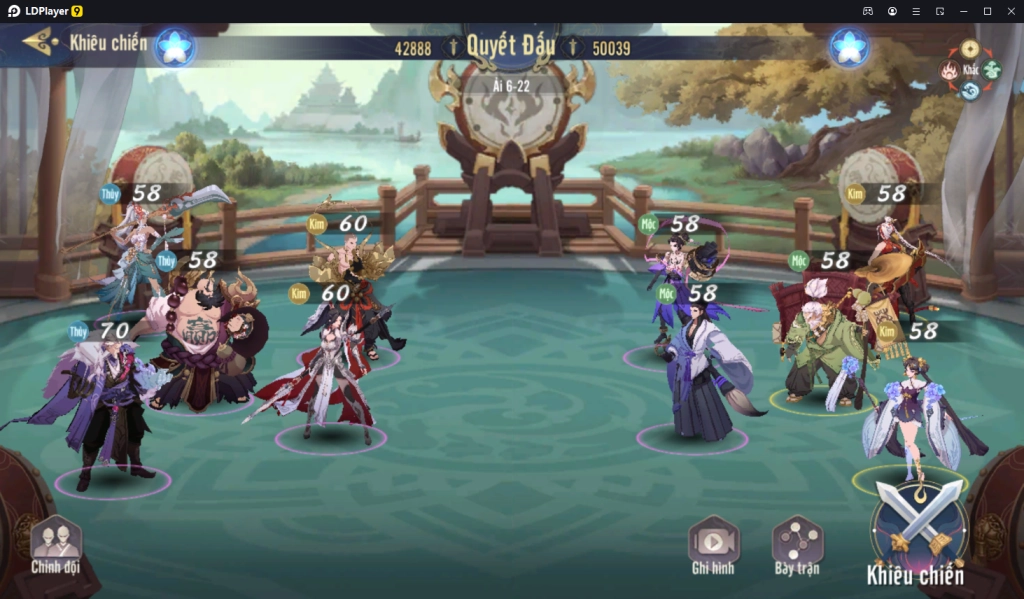1024x599 pixels.
Task: Open Ghi hình recording button
Action: click(x=713, y=545)
